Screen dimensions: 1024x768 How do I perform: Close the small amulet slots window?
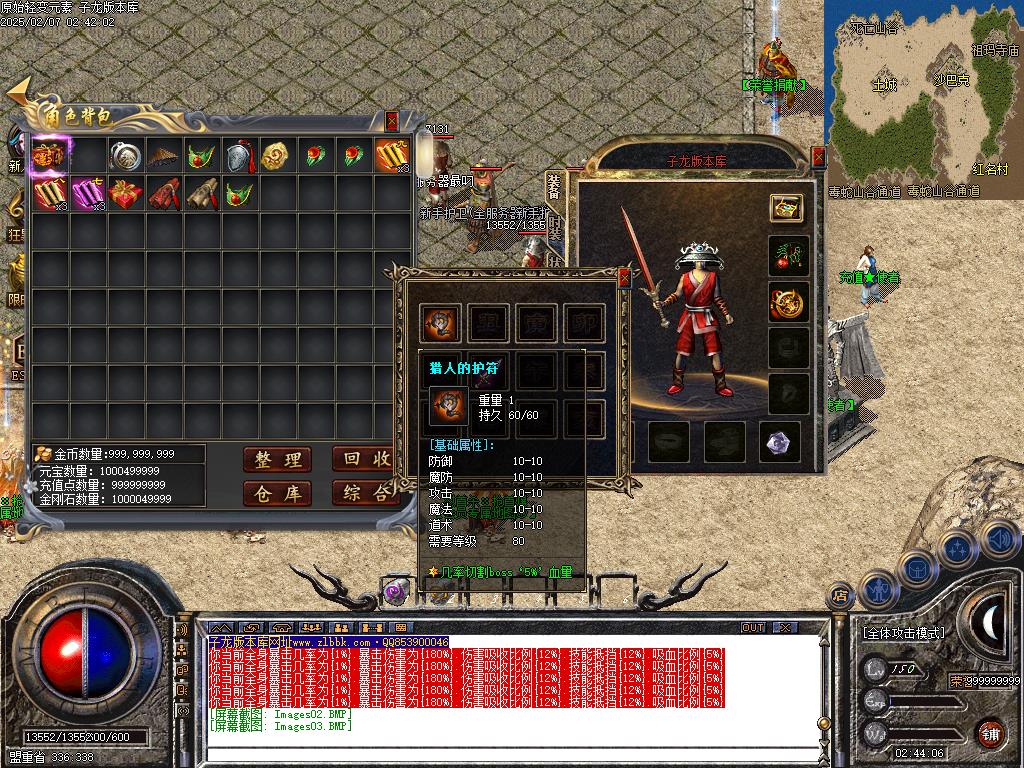[624, 276]
